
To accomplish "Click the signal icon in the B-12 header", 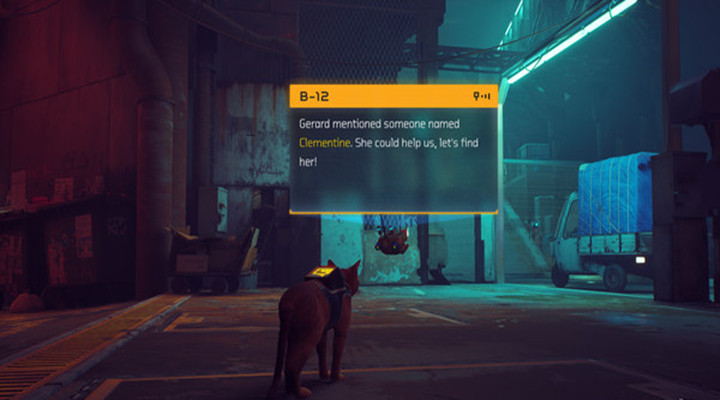I will coord(482,97).
